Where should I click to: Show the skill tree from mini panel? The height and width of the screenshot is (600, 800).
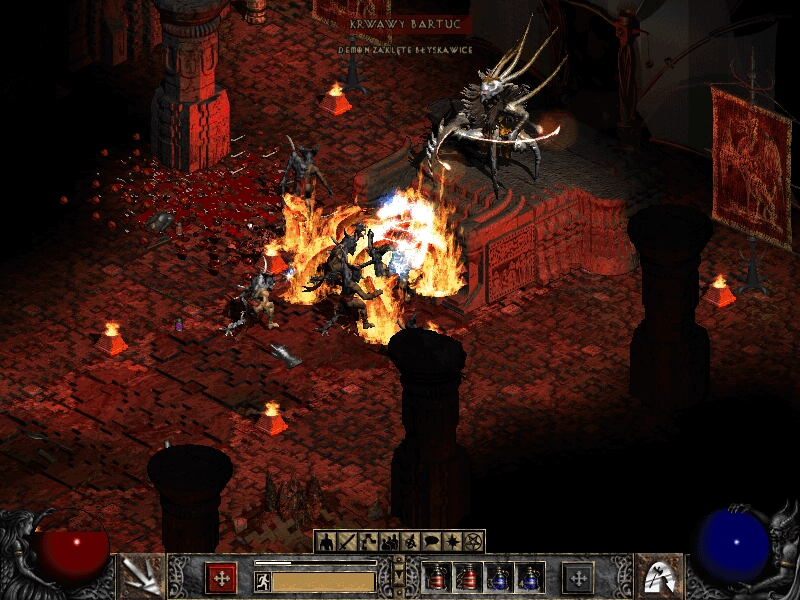pyautogui.click(x=368, y=542)
